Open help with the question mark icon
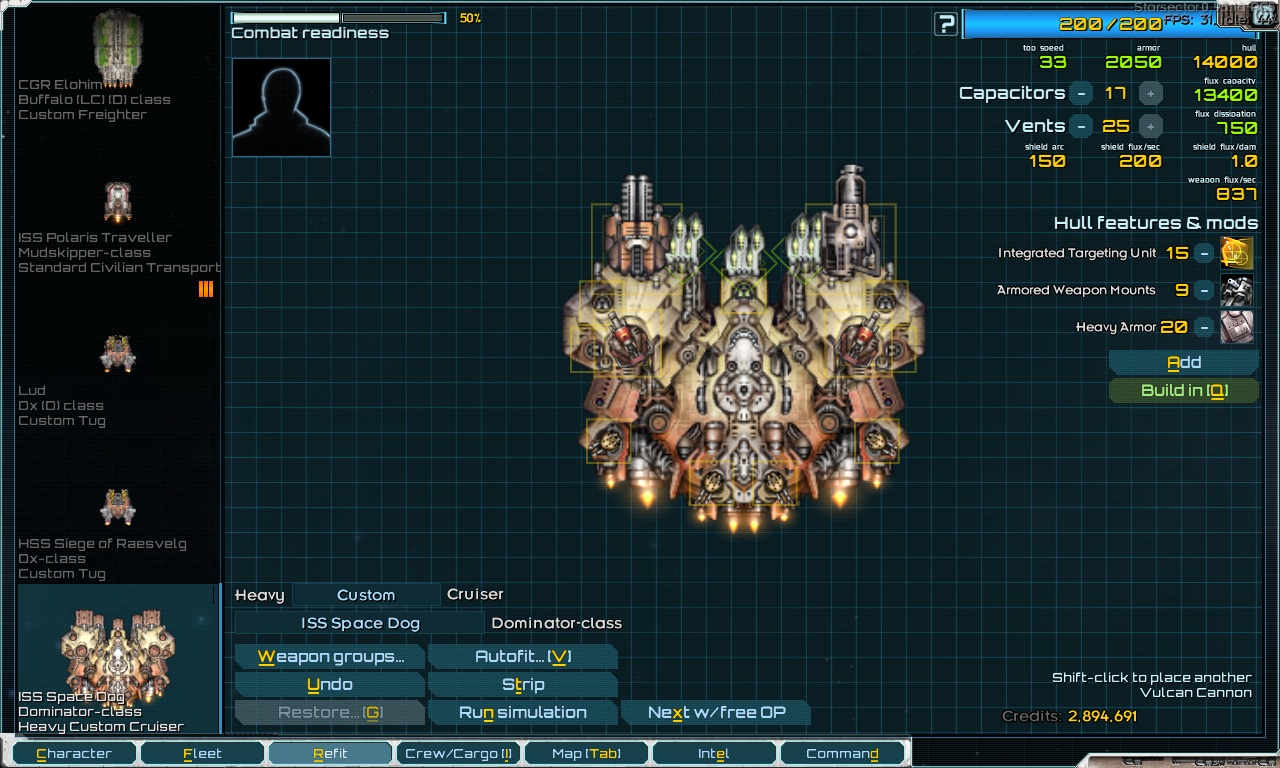This screenshot has width=1280, height=768. pos(944,23)
